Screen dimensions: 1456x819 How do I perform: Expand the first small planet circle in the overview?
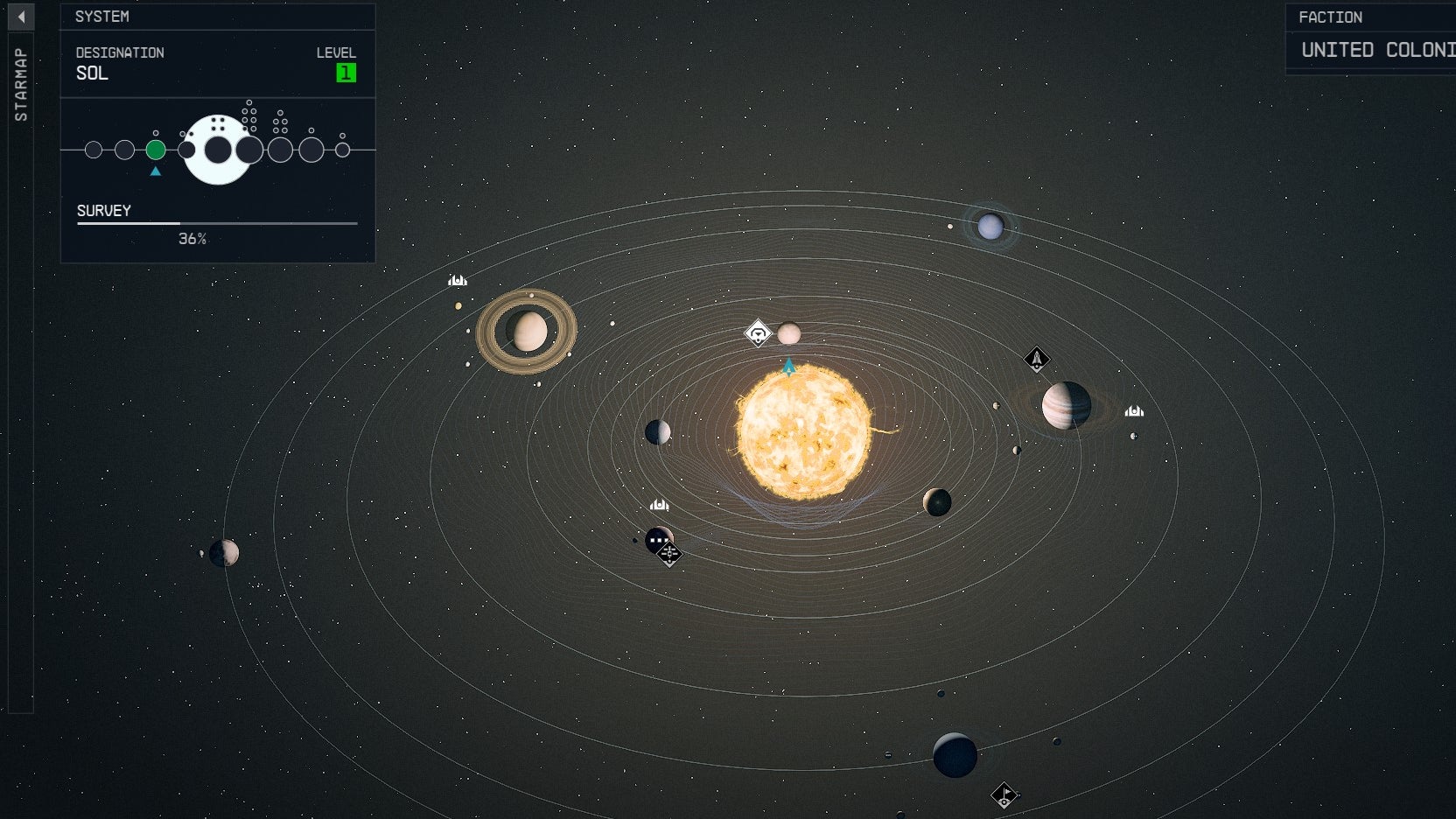point(93,150)
